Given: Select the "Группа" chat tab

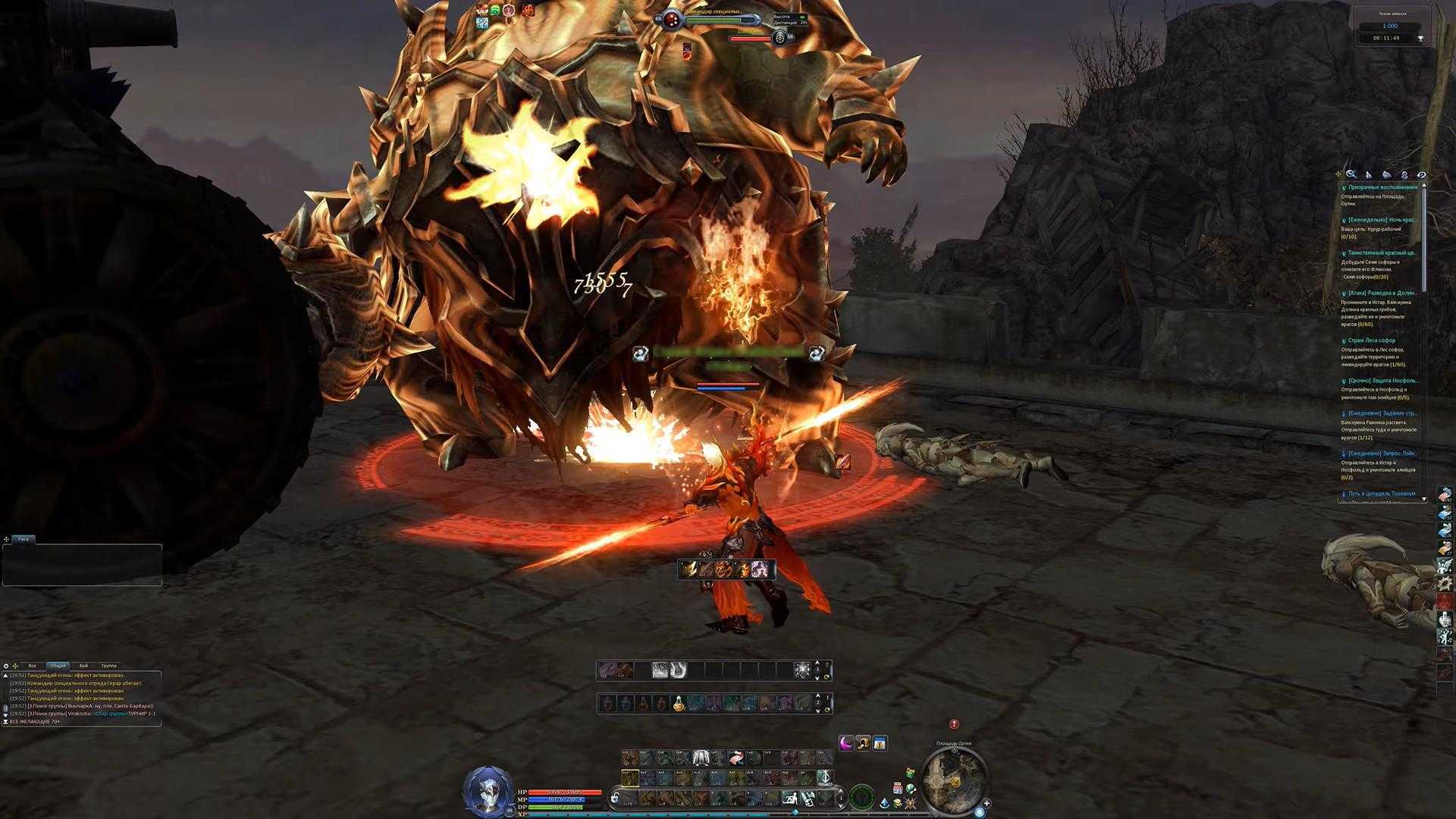Looking at the screenshot, I should pos(108,666).
